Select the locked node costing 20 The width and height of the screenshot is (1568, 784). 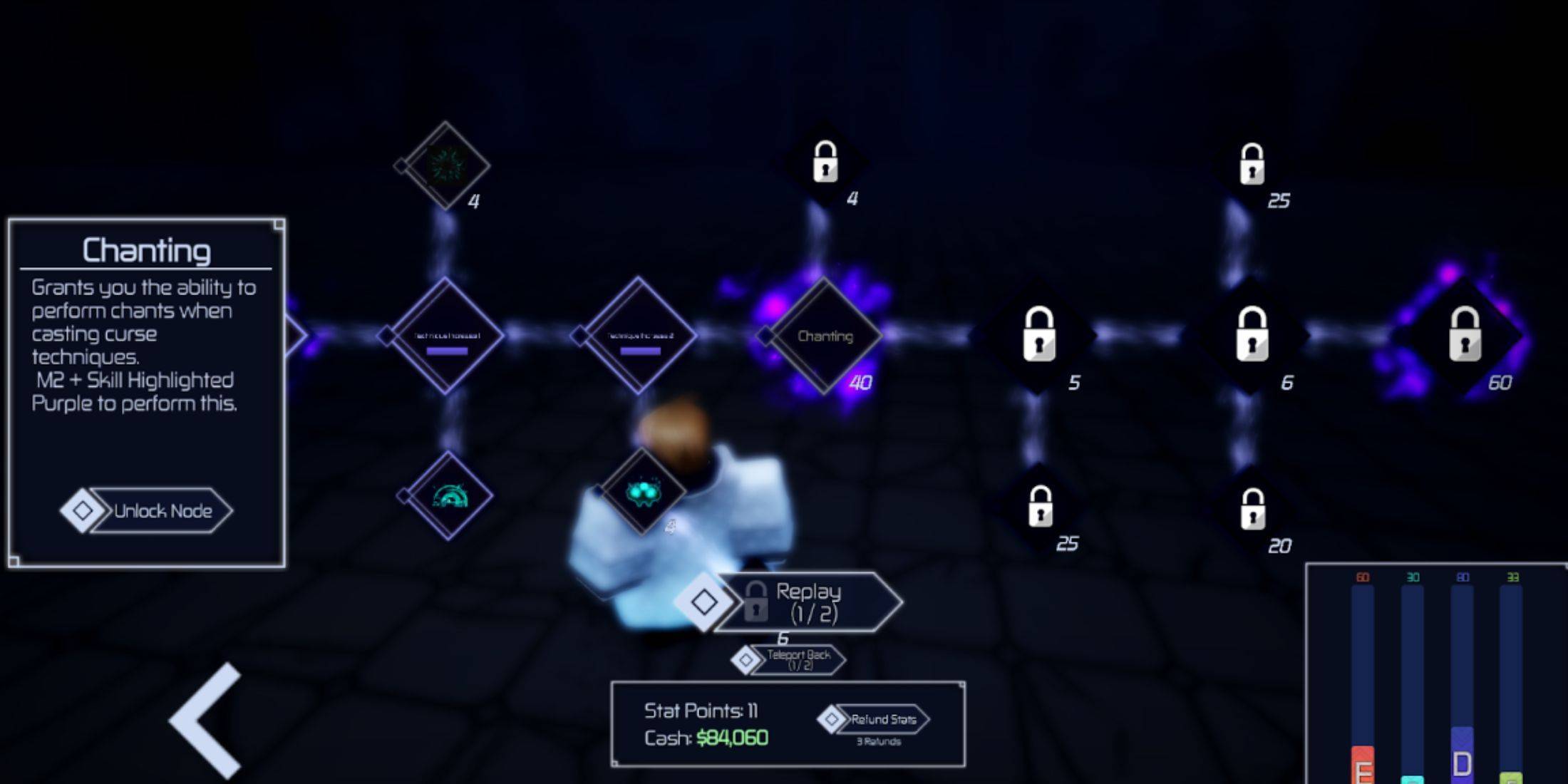tap(1252, 509)
